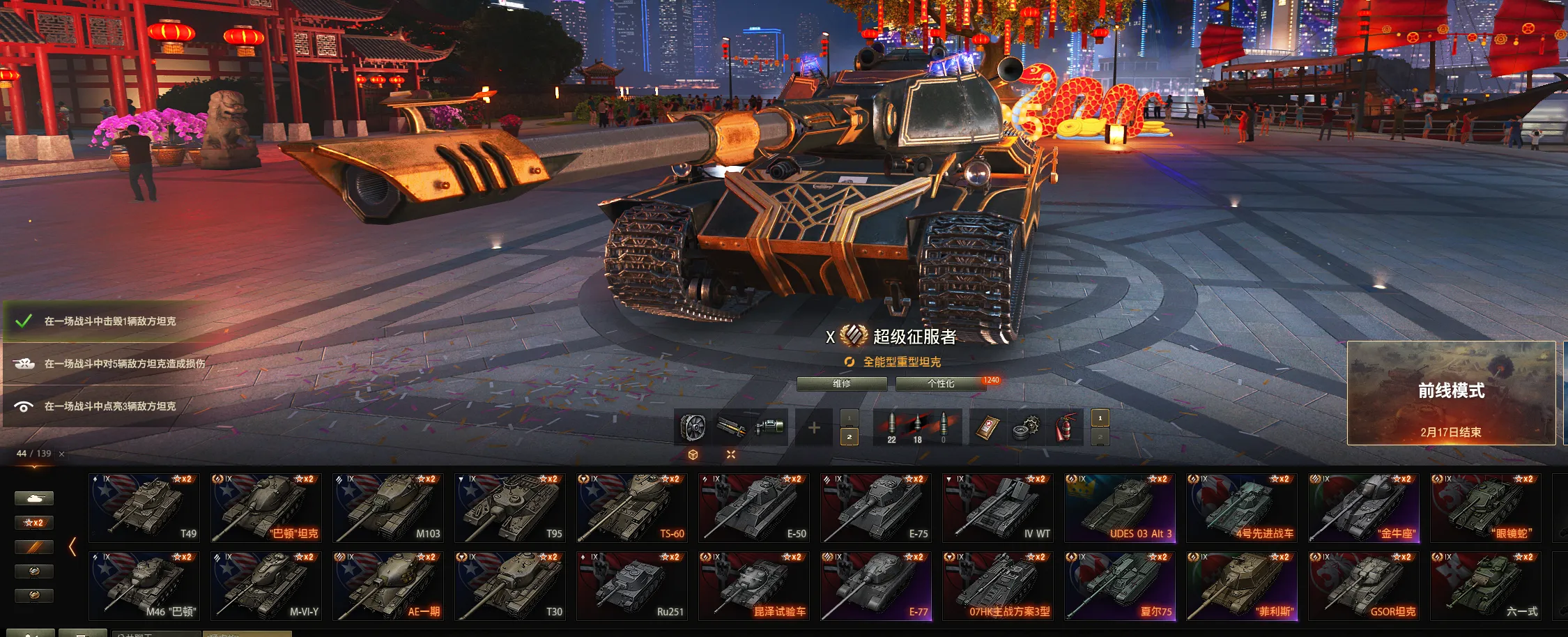Choose the M103 tank card
1568x637 pixels.
(x=388, y=507)
